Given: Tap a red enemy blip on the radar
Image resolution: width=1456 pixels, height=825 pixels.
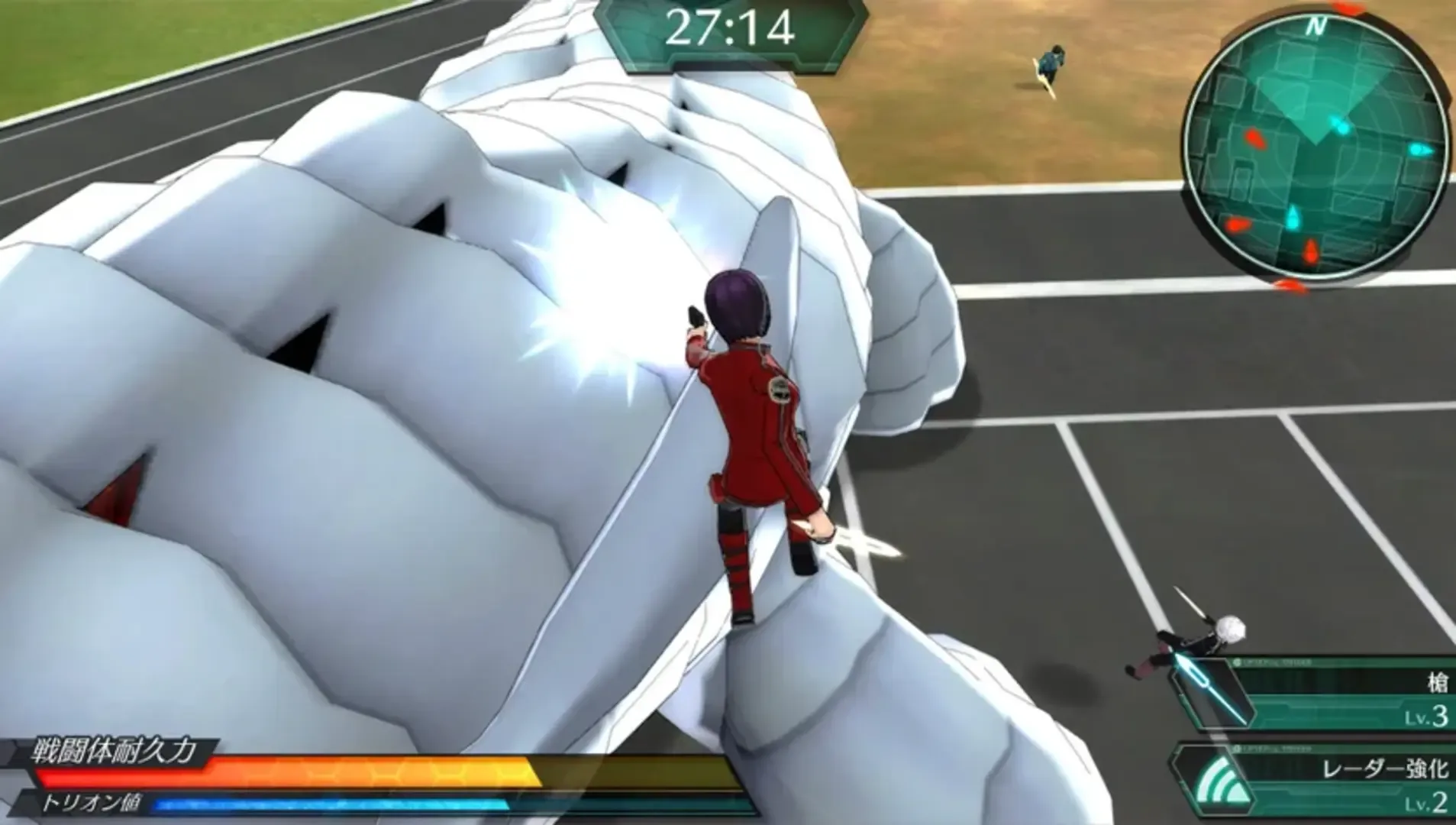Looking at the screenshot, I should pos(1253,138).
